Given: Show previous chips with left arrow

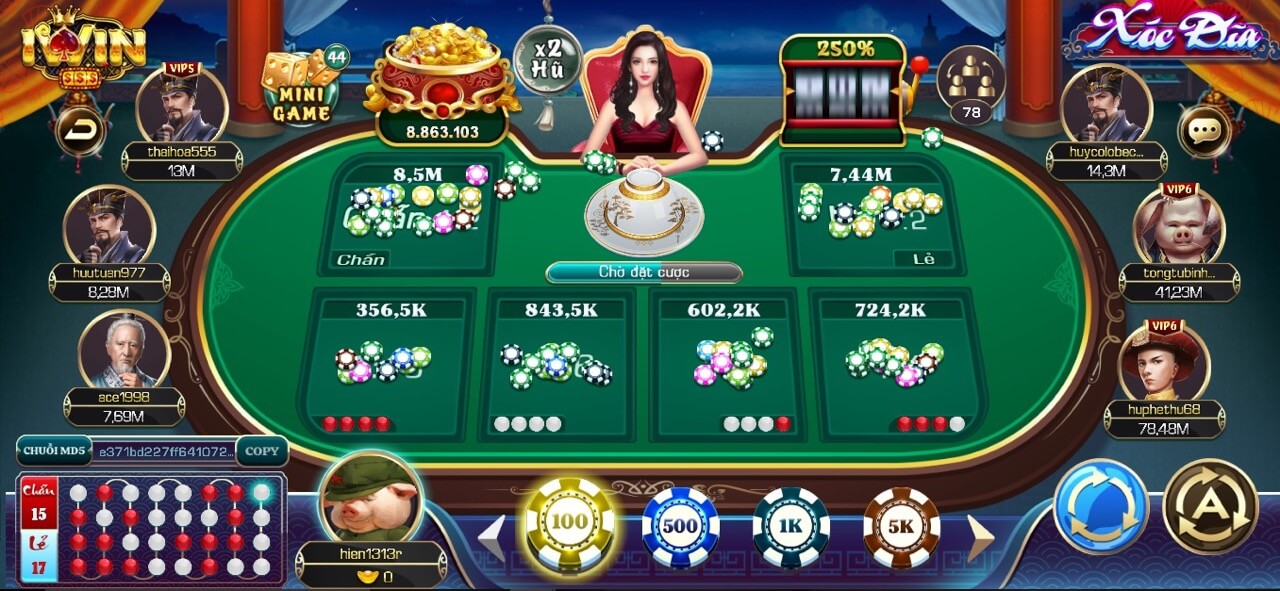Looking at the screenshot, I should coord(492,538).
